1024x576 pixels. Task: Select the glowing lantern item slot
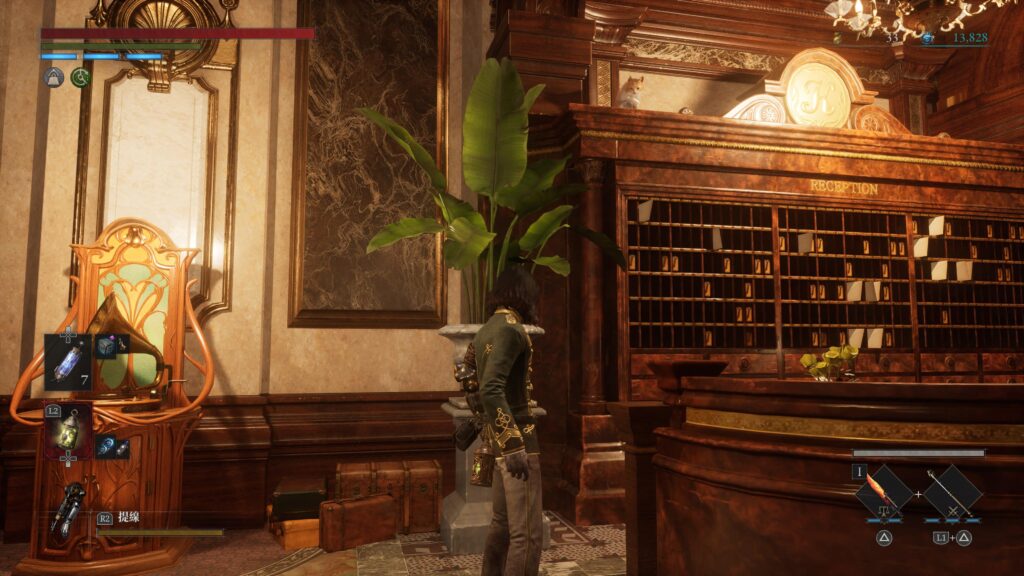[x=67, y=431]
